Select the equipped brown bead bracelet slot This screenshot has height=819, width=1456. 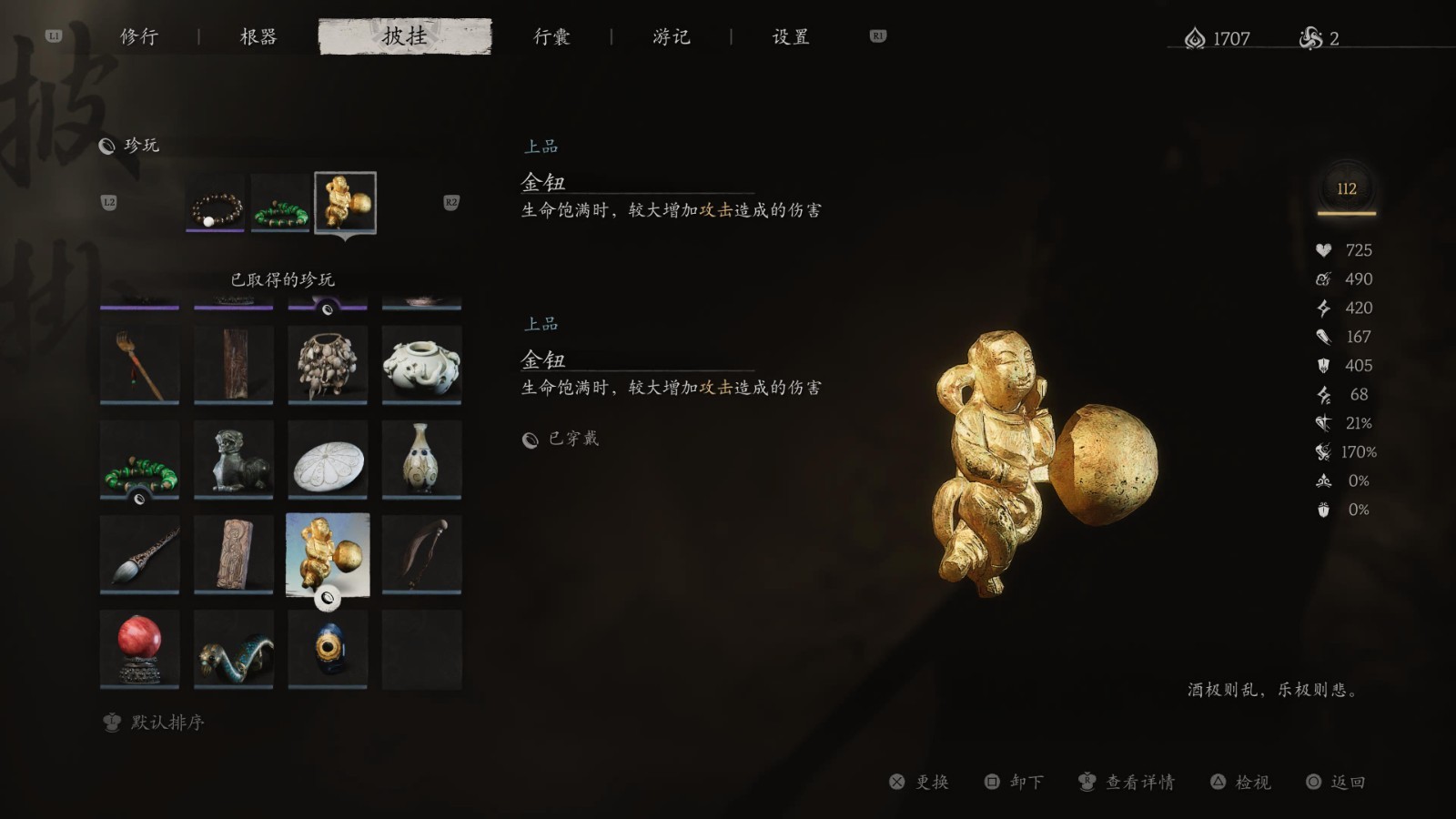(216, 202)
